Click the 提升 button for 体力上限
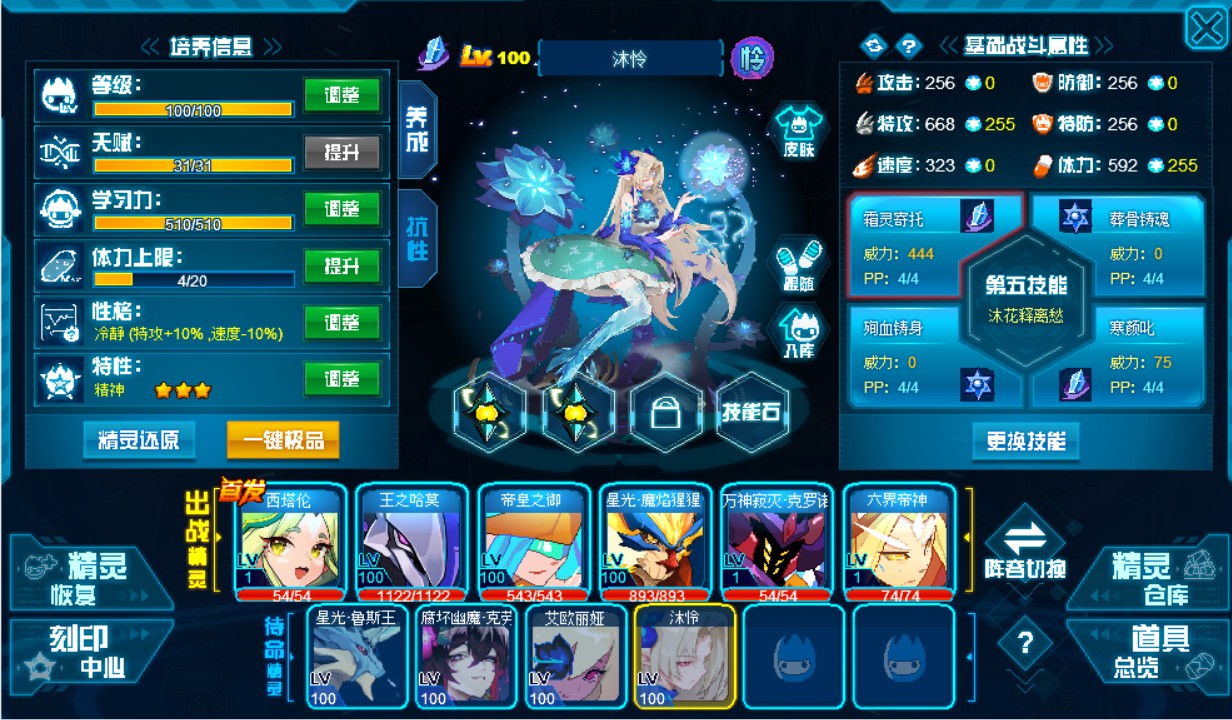The width and height of the screenshot is (1232, 720). pyautogui.click(x=342, y=267)
